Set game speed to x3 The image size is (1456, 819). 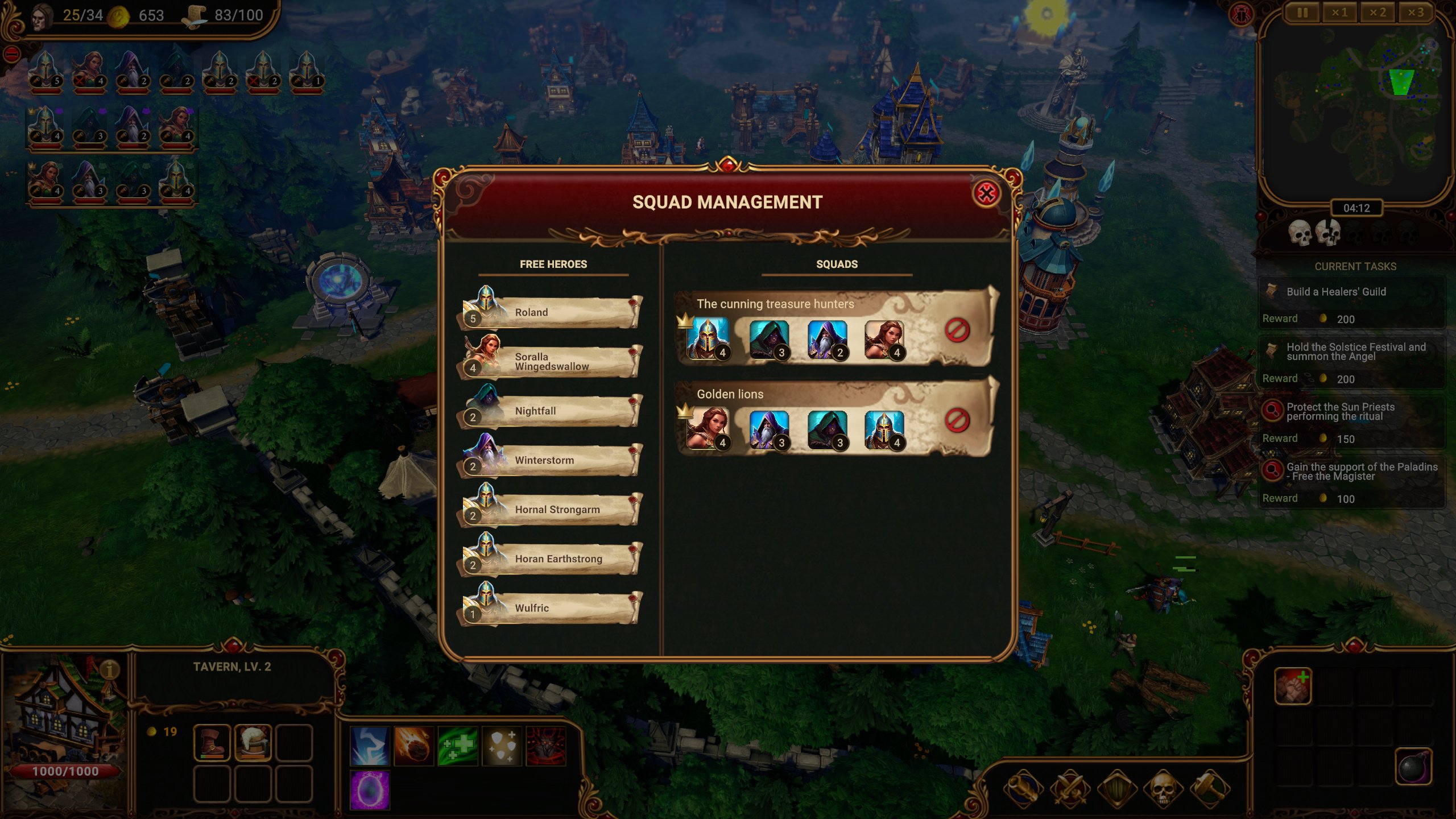1416,13
